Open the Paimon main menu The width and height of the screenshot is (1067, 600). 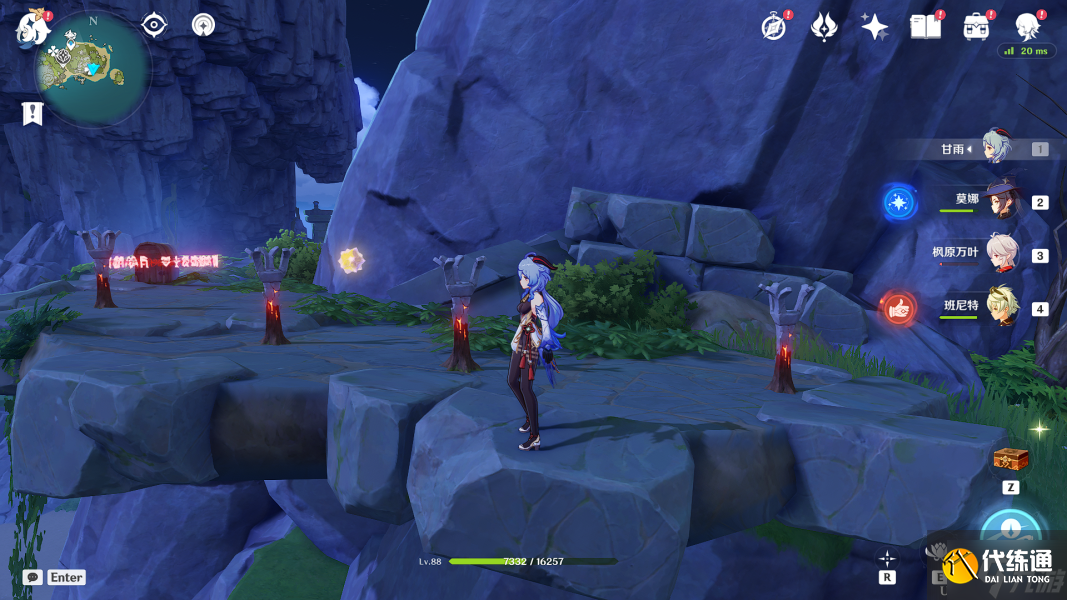tap(32, 28)
